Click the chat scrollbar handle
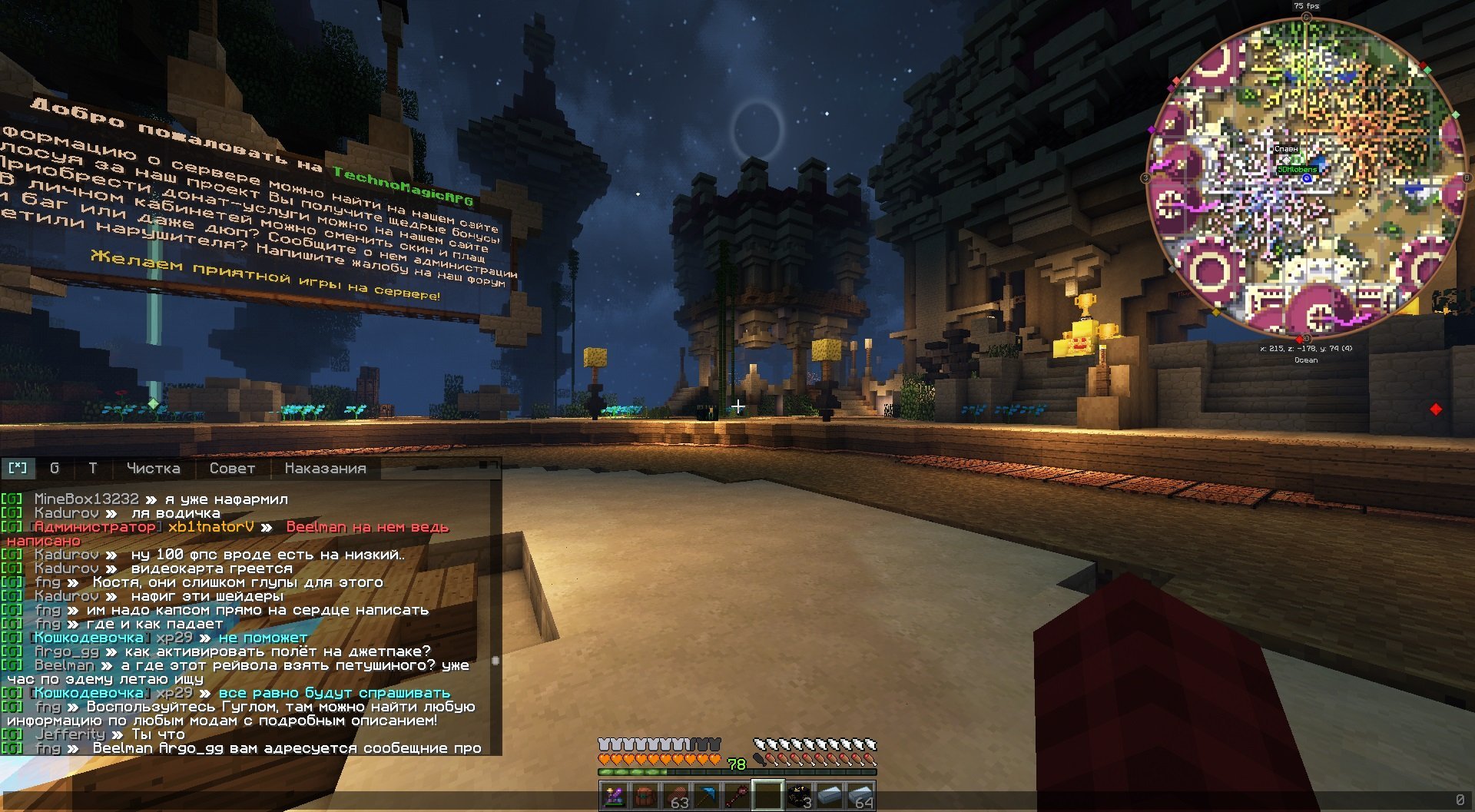The image size is (1475, 812). point(496,661)
